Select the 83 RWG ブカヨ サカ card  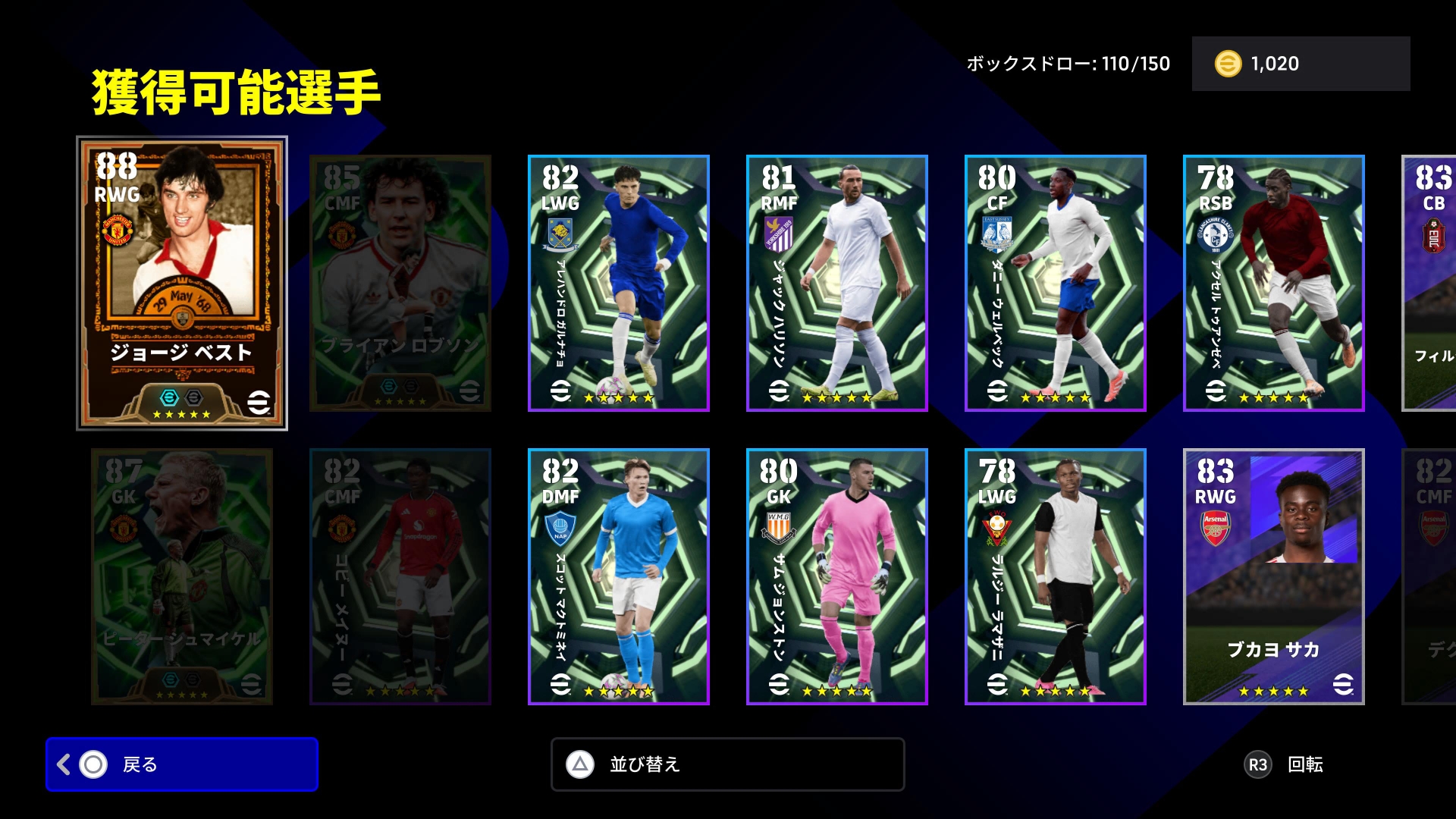click(1274, 576)
